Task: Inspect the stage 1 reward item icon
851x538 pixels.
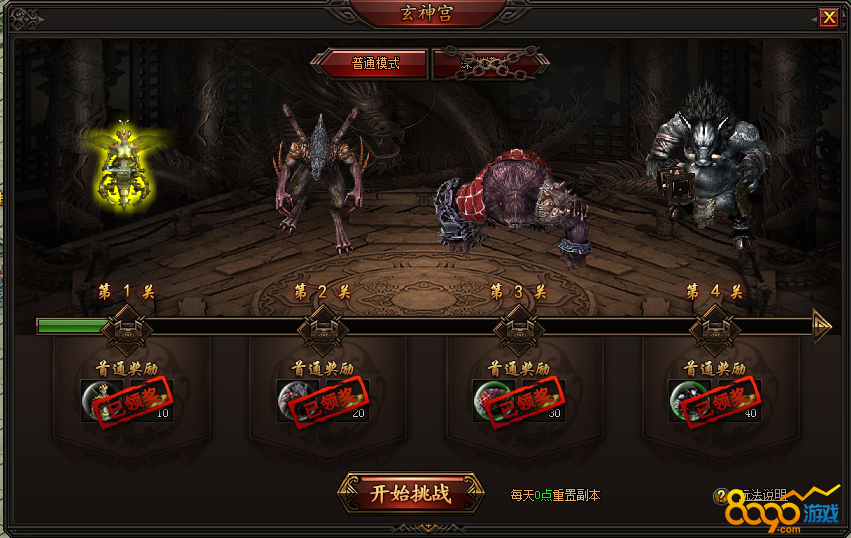Action: pos(96,399)
